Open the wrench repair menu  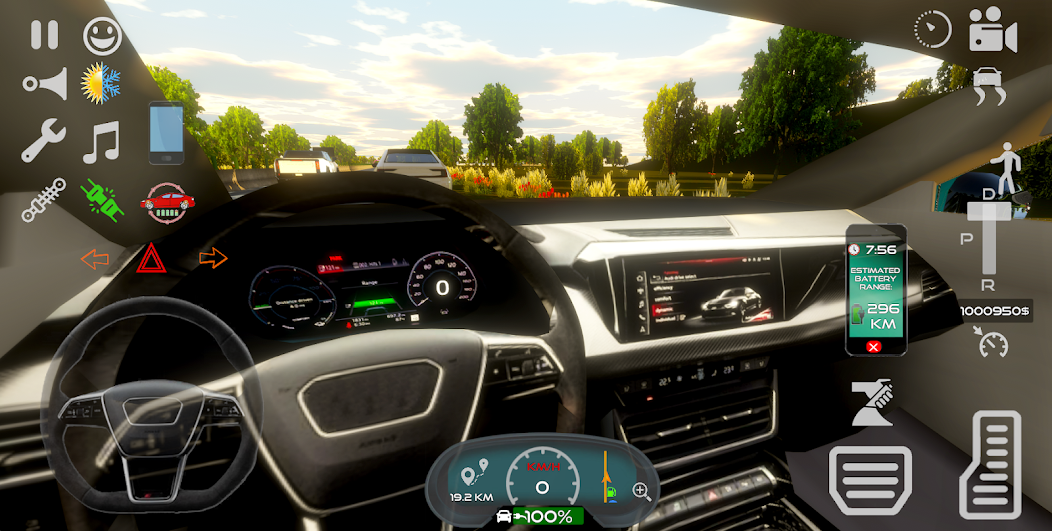[43, 141]
